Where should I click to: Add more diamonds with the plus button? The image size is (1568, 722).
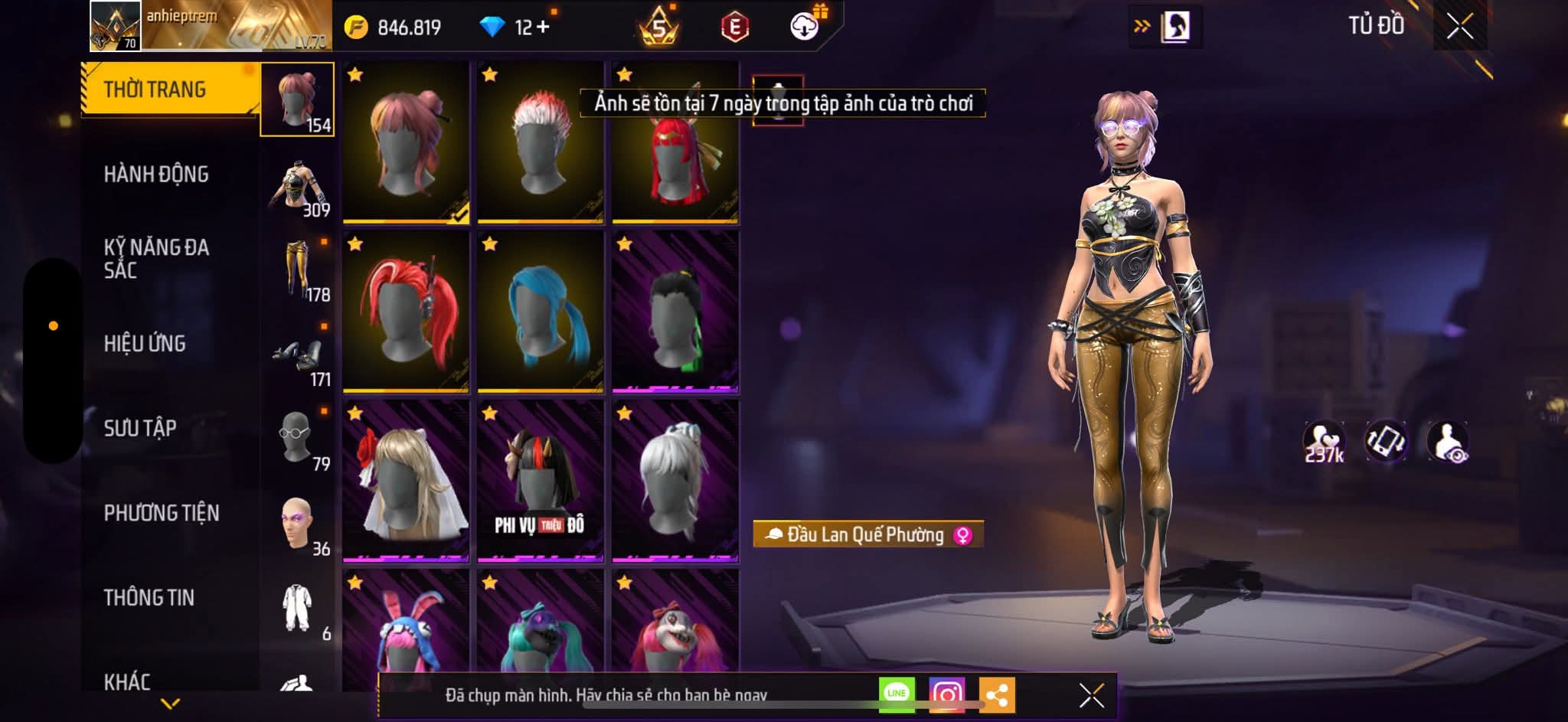click(543, 28)
